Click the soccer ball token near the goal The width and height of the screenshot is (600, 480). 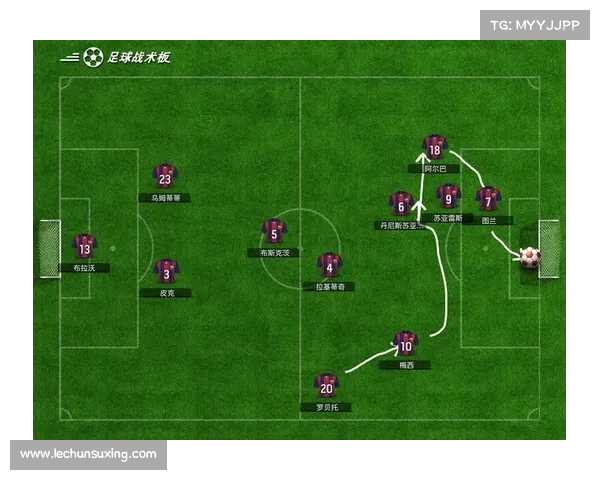529,257
